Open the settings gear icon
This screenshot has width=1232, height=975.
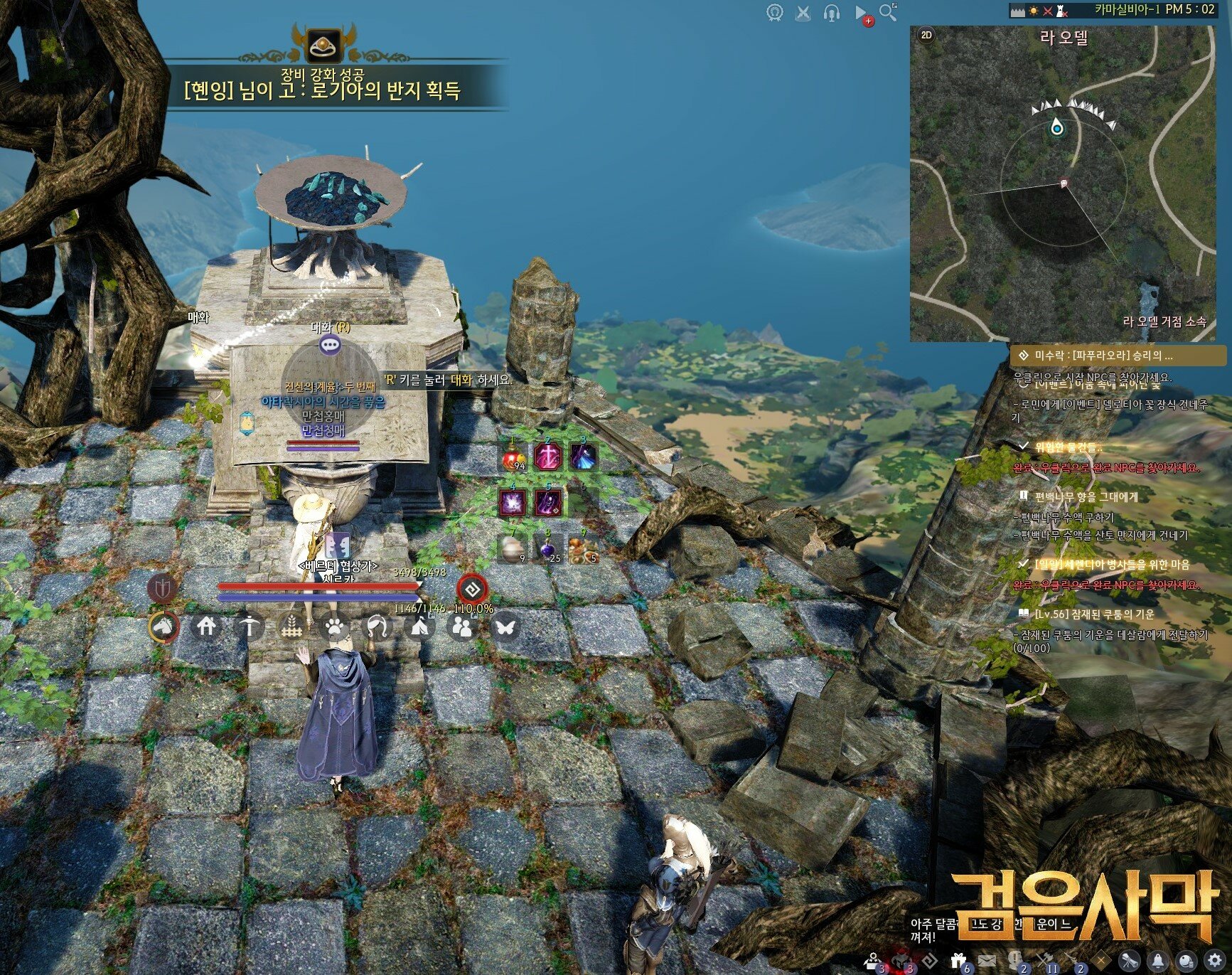pyautogui.click(x=1214, y=961)
